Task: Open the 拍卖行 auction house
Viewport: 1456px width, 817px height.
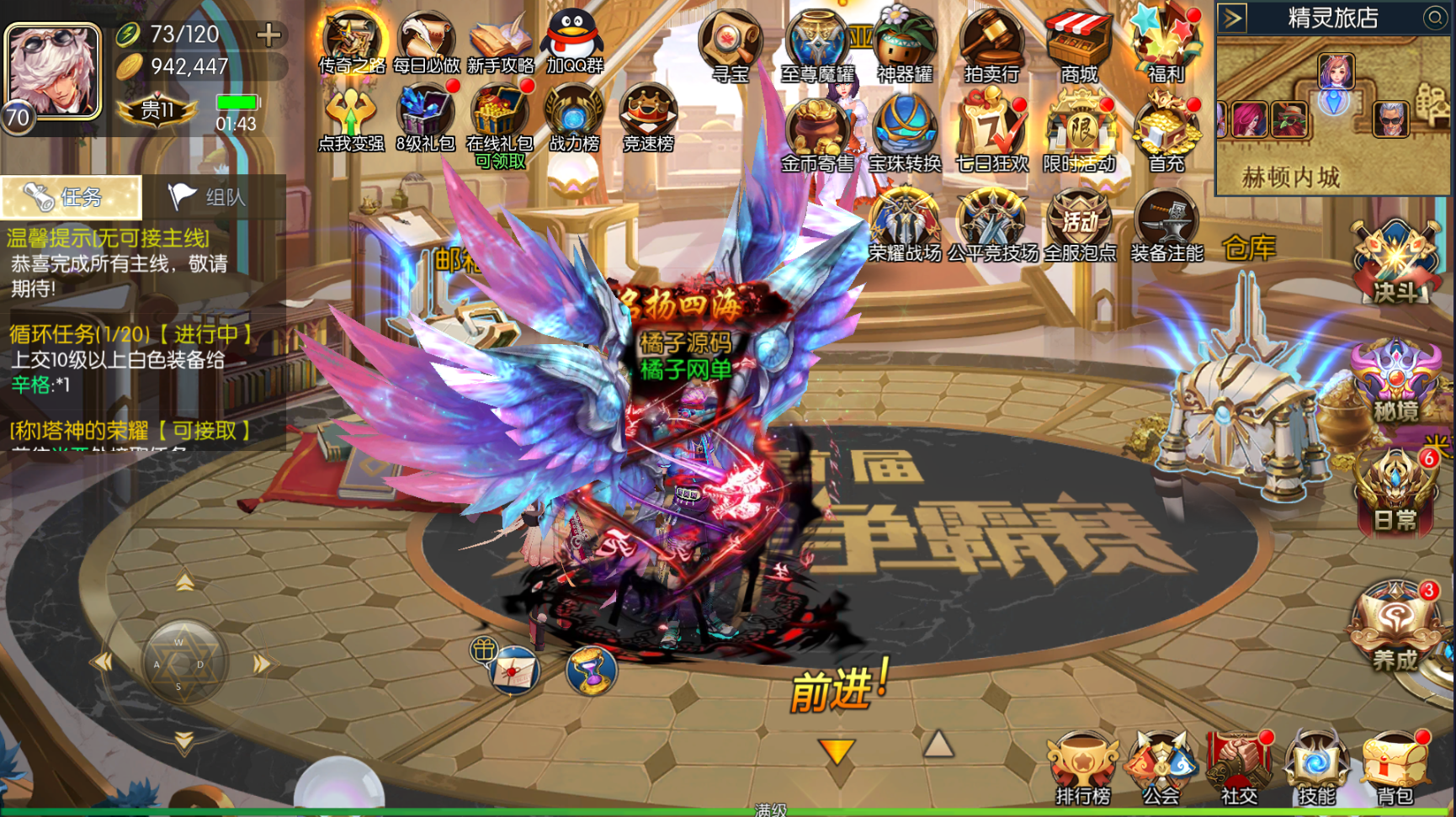Action: click(x=991, y=45)
